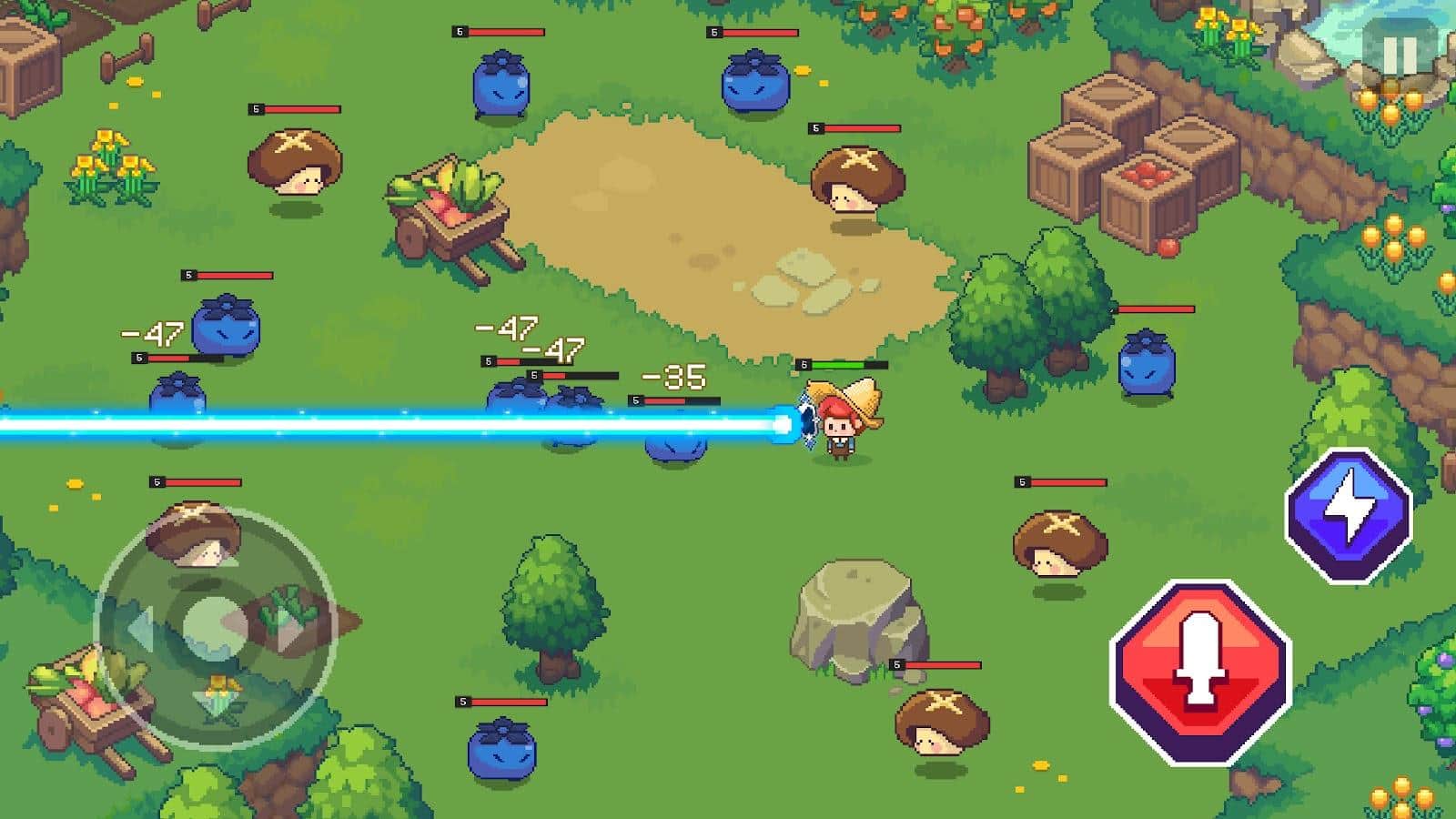Pause the game with the pause button
The image size is (1456, 819).
click(1399, 55)
